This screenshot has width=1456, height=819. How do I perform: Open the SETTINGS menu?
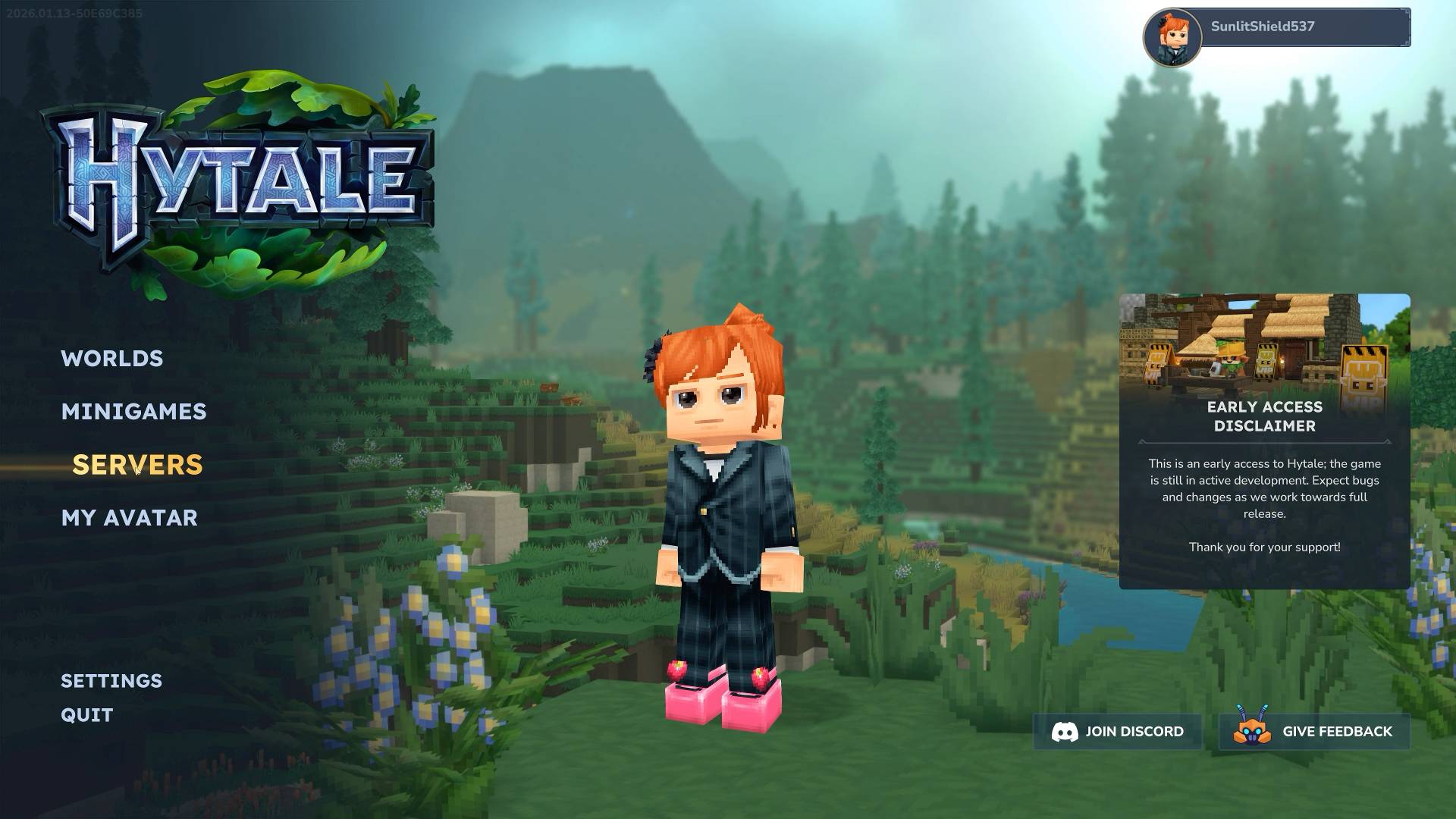click(x=111, y=681)
